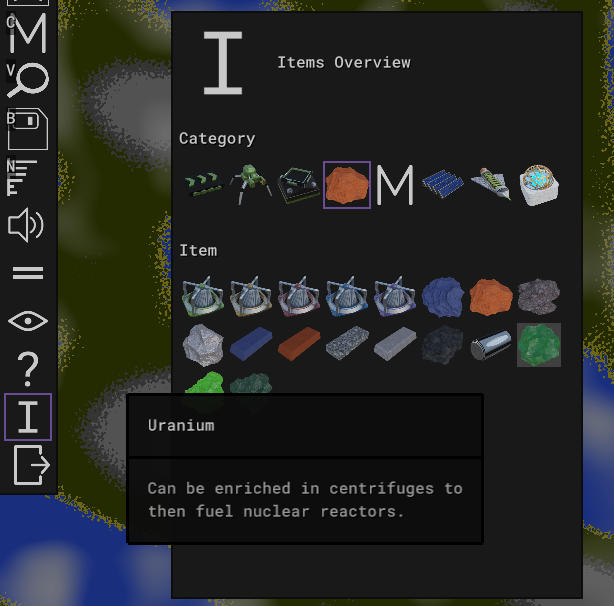Open the solar panel category
The width and height of the screenshot is (614, 606).
pos(443,185)
